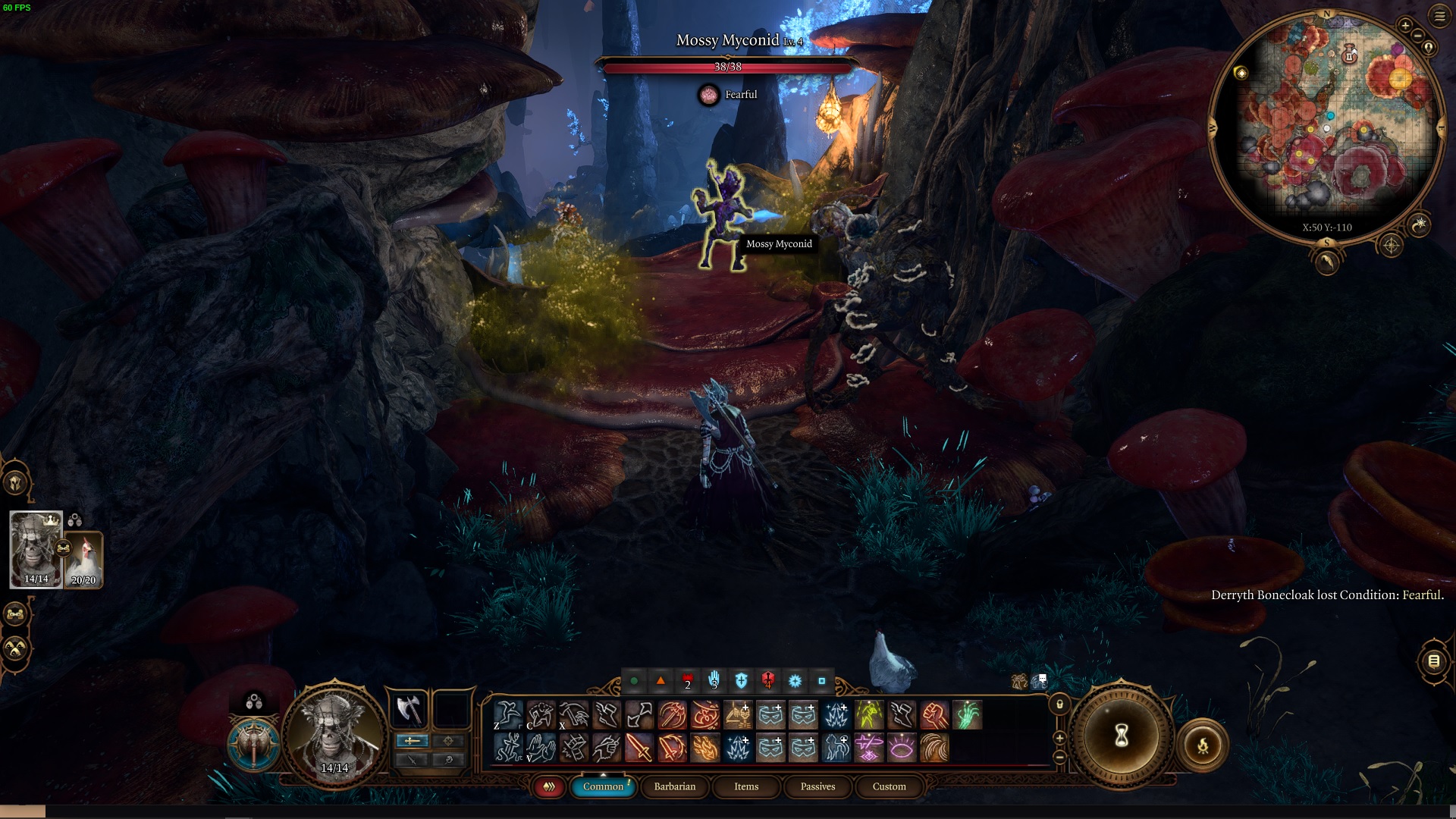Viewport: 1456px width, 819px height.
Task: Switch to the Barbarian hotbar tab
Action: [x=674, y=786]
